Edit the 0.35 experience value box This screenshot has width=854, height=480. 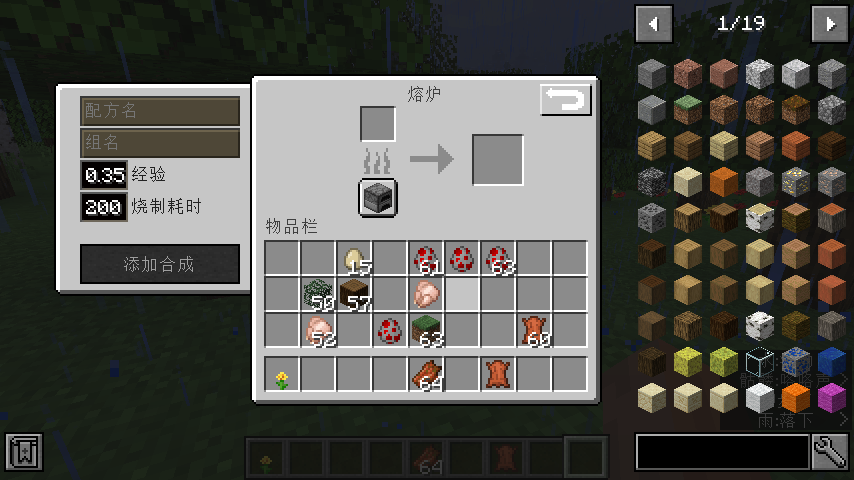coord(104,176)
